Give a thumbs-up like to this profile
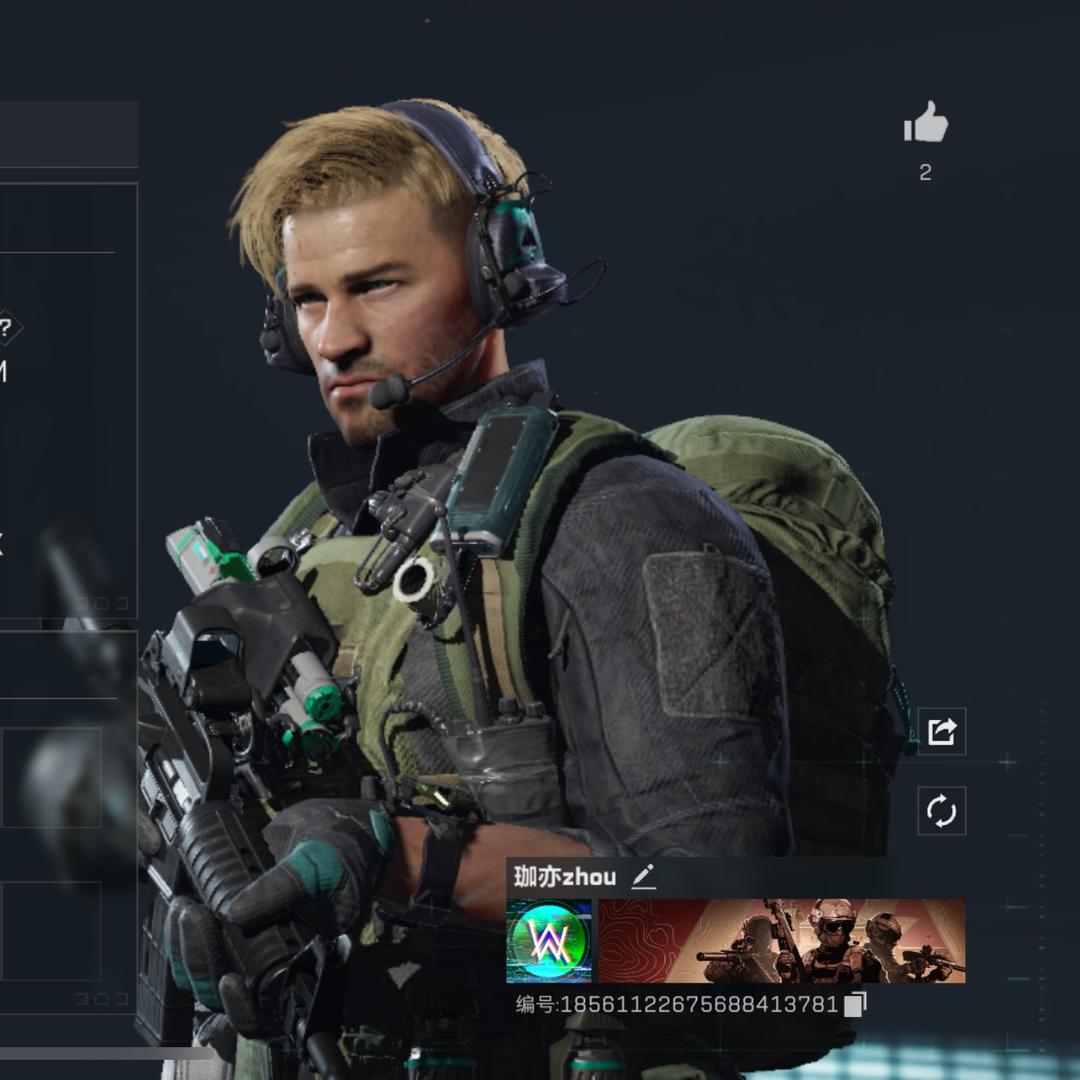The width and height of the screenshot is (1080, 1080). tap(925, 124)
